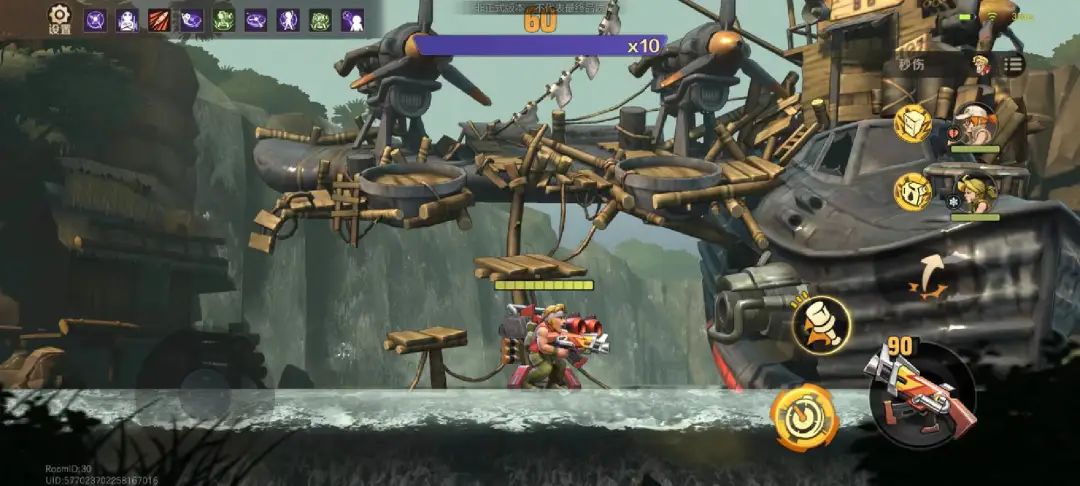Open the 设置 gear settings menu
The width and height of the screenshot is (1080, 486).
(59, 19)
